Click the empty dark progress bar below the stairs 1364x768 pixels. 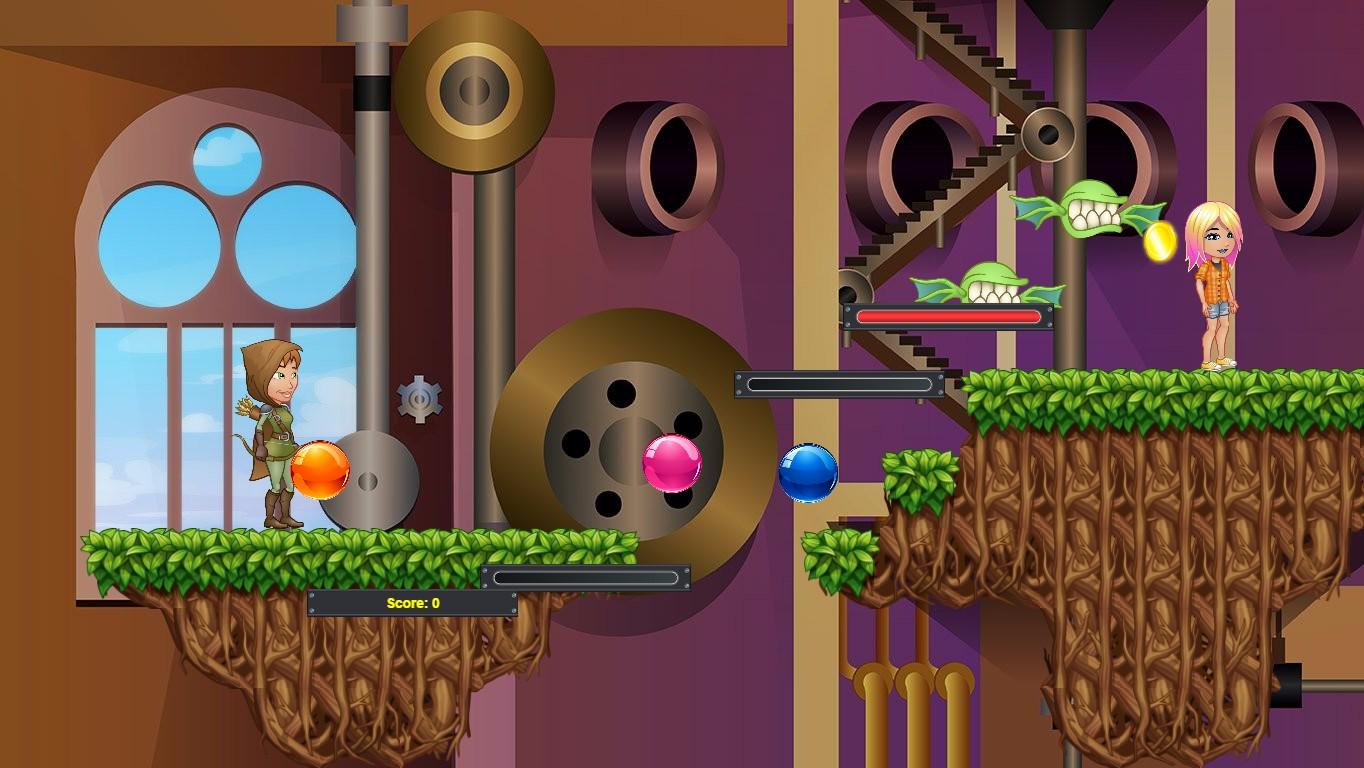click(x=840, y=384)
